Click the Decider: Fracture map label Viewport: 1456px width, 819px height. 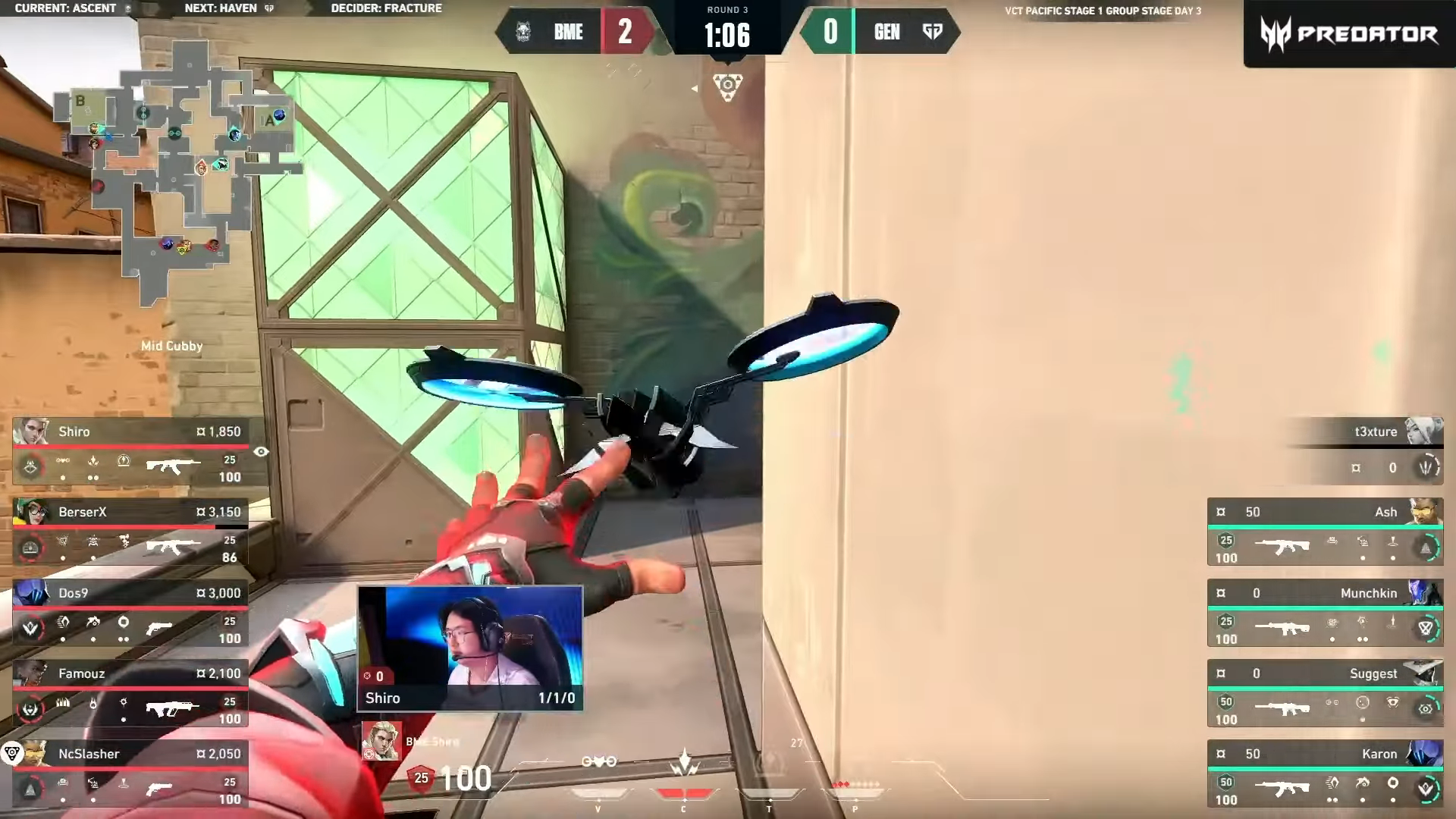[x=386, y=8]
